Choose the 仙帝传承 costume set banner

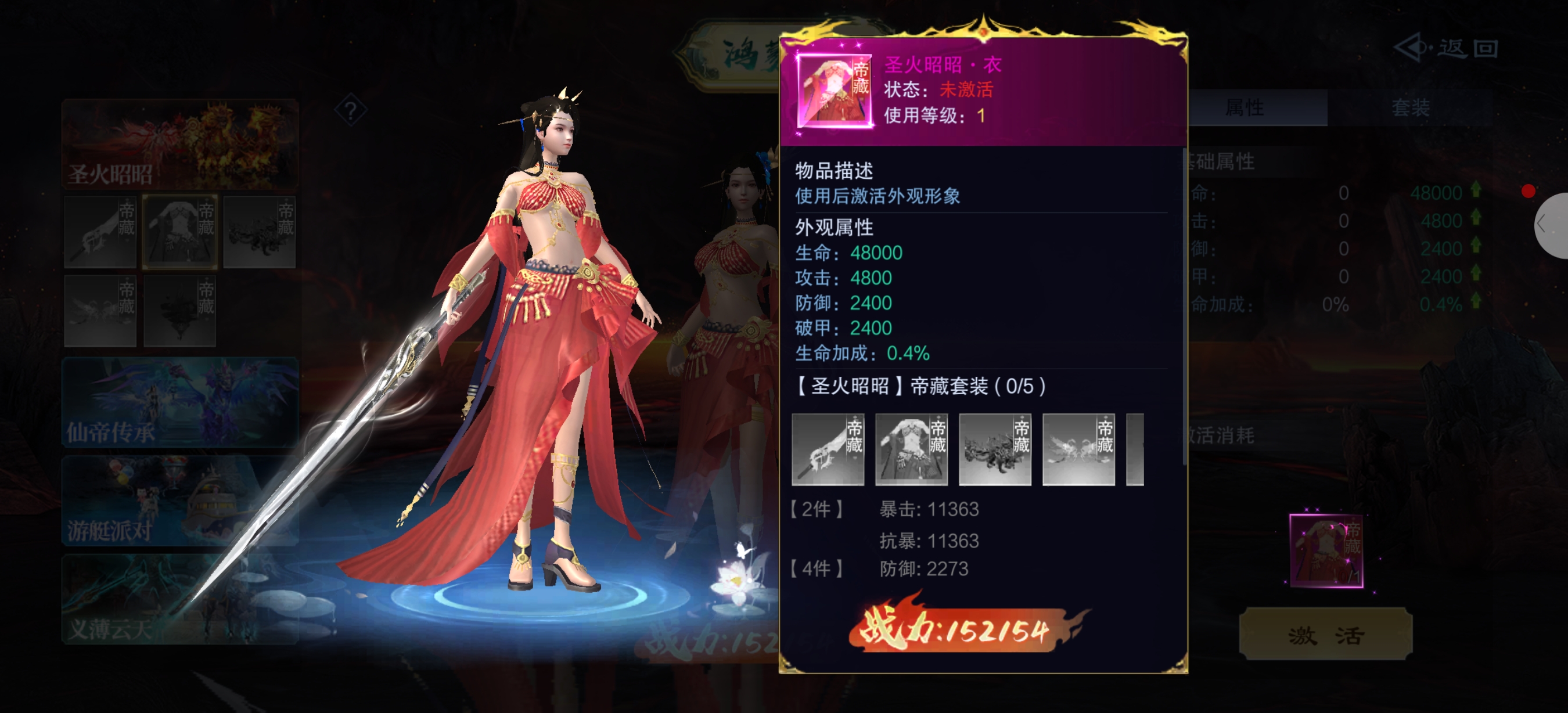(180, 403)
